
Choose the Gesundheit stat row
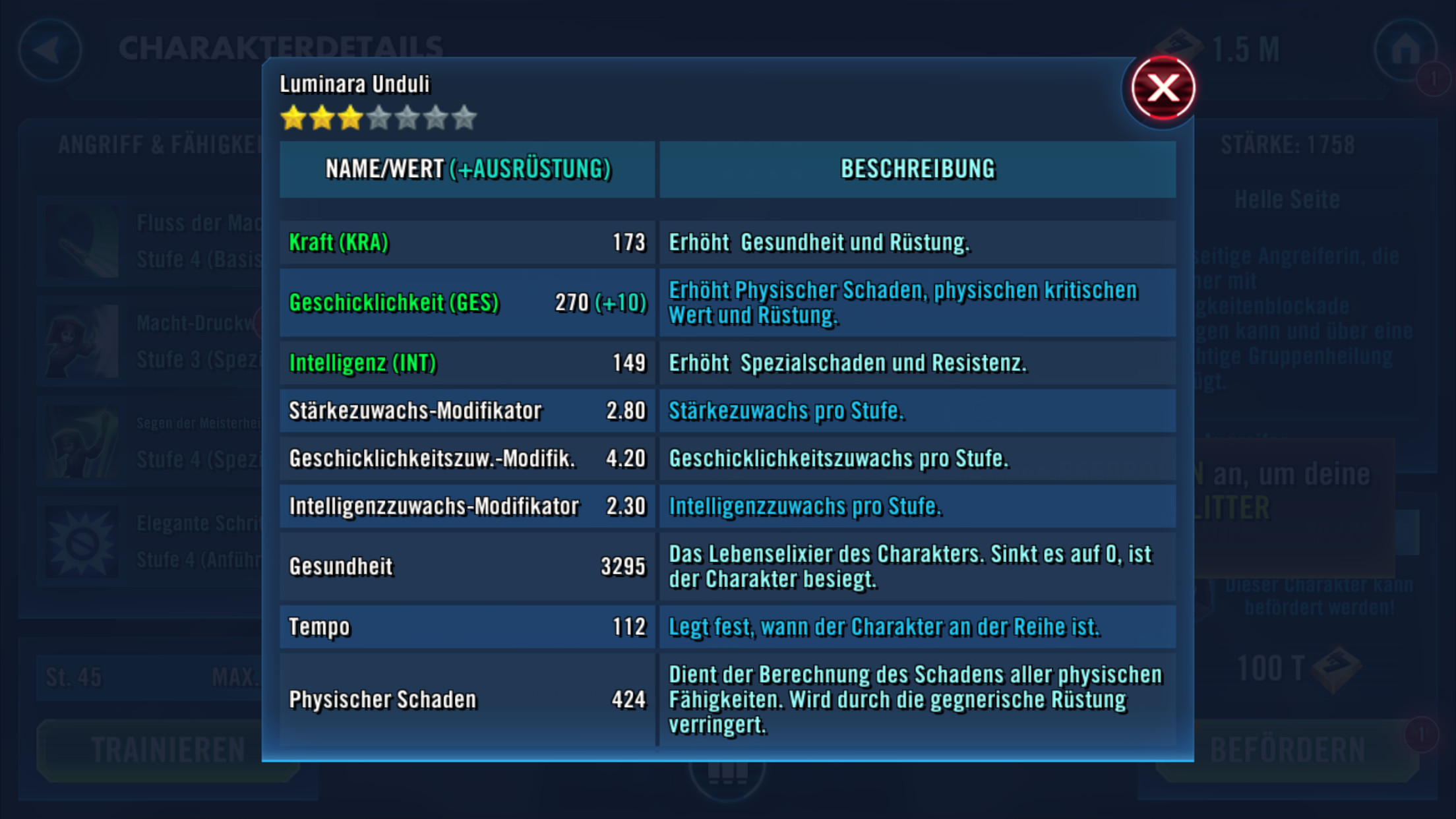[467, 566]
